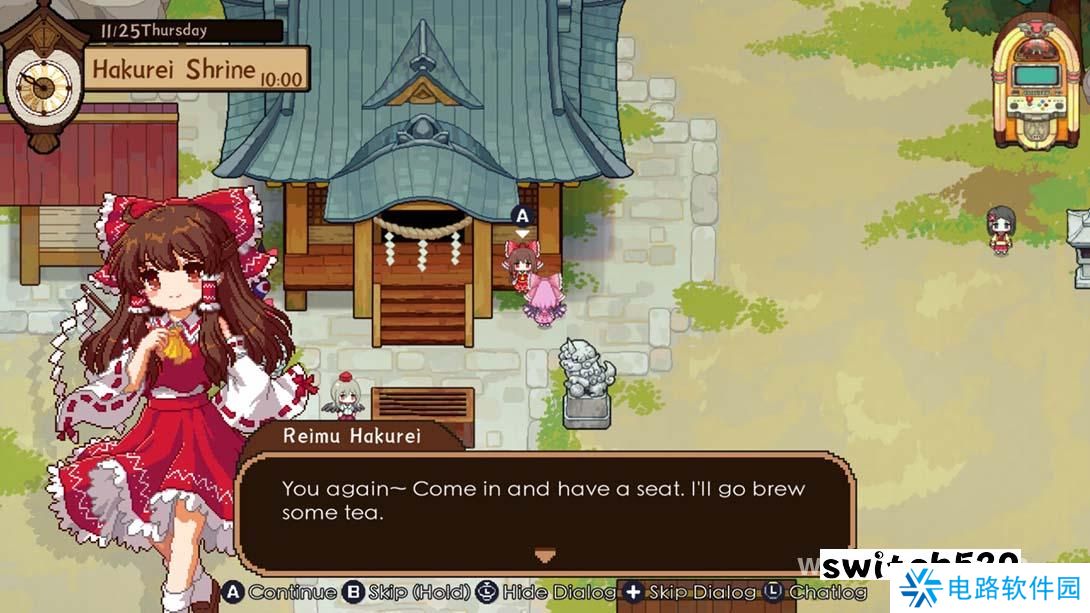Advance dialogue with the down-arrow indicator
This screenshot has width=1090, height=613.
tap(544, 555)
